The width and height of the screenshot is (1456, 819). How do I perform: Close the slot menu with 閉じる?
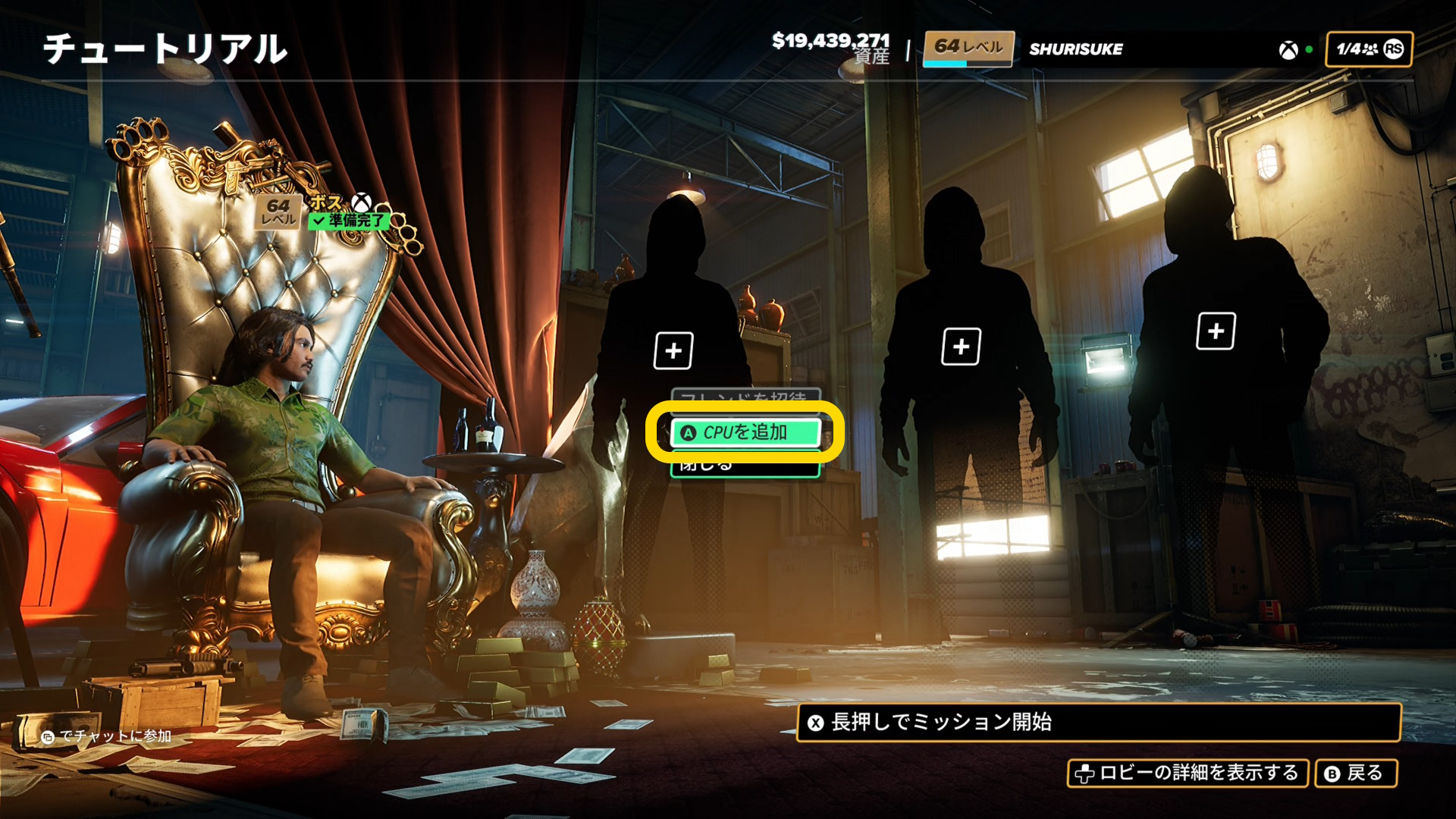click(745, 467)
